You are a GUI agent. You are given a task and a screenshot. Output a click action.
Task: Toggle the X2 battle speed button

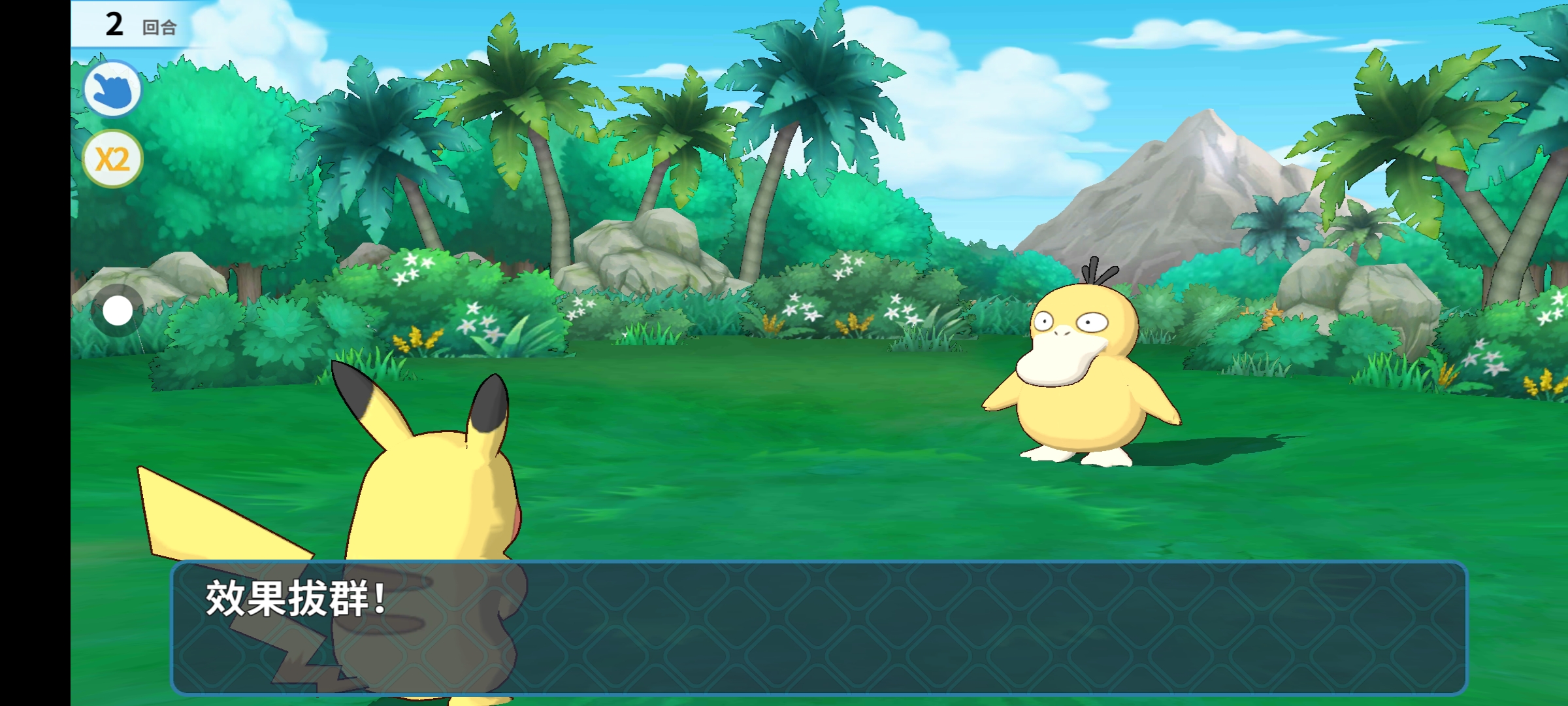112,159
